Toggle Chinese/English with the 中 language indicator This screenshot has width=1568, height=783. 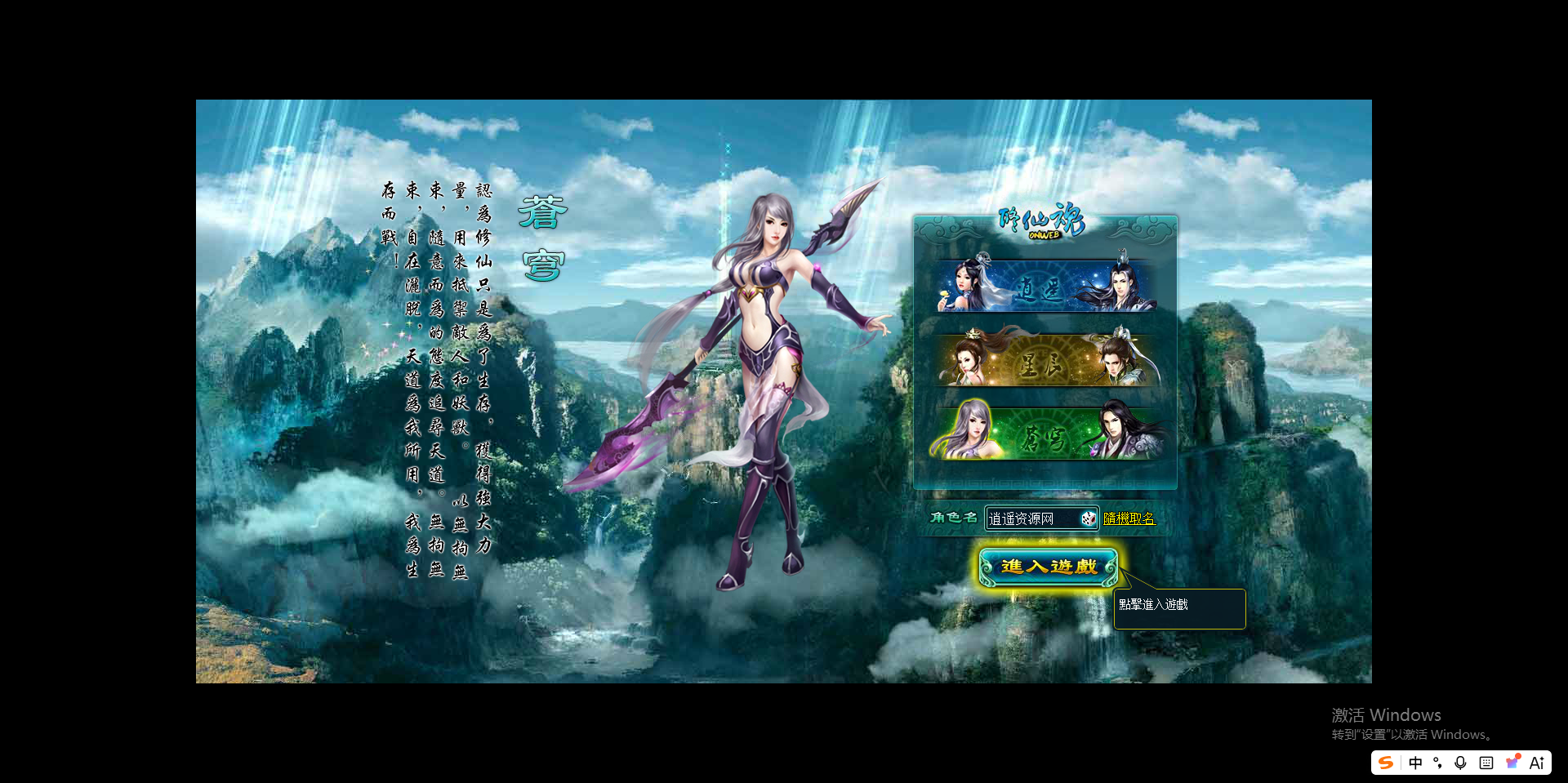[1416, 763]
